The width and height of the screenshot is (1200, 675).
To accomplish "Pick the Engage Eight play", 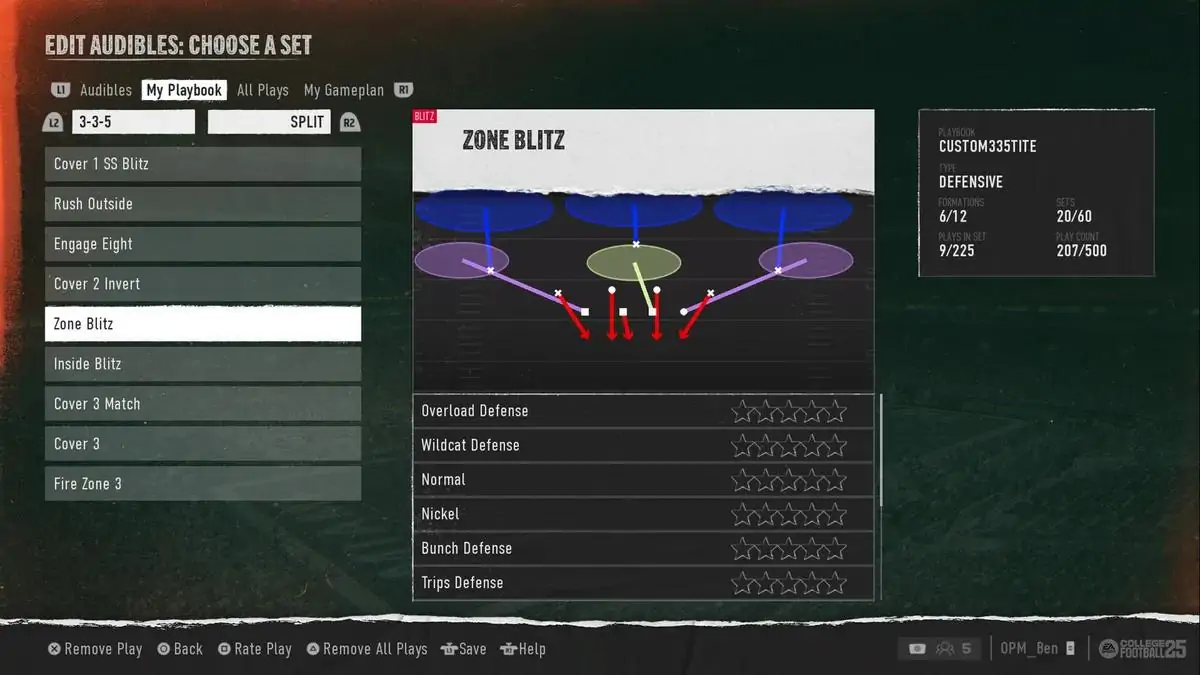I will point(202,244).
